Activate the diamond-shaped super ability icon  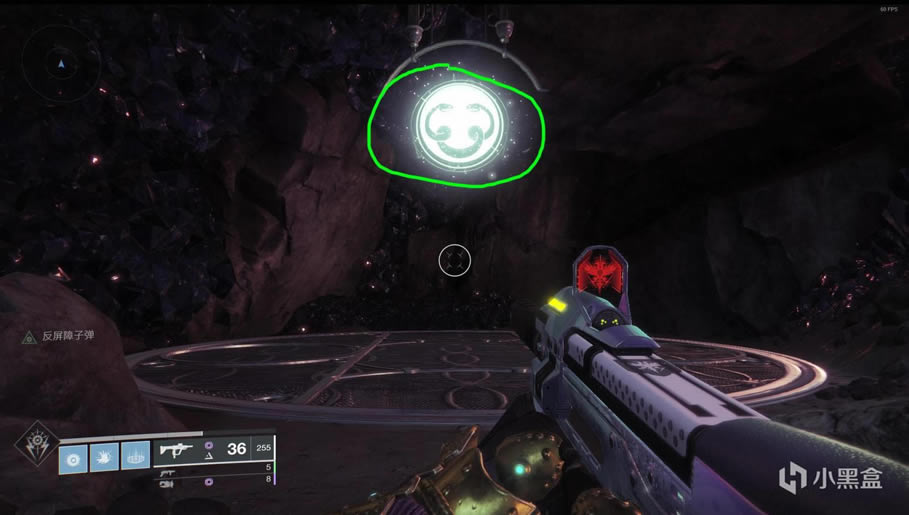34,444
